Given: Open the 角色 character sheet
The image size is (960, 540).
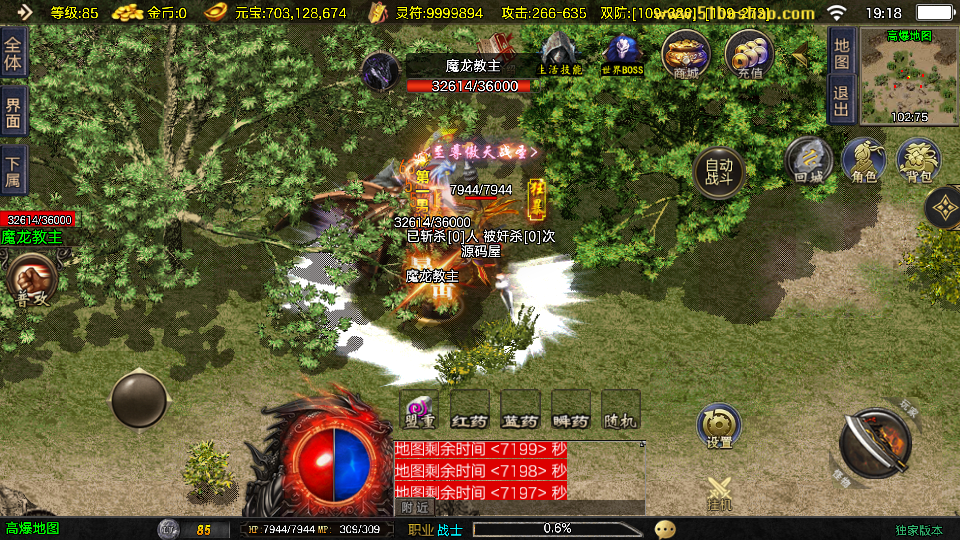Looking at the screenshot, I should pos(863,161).
